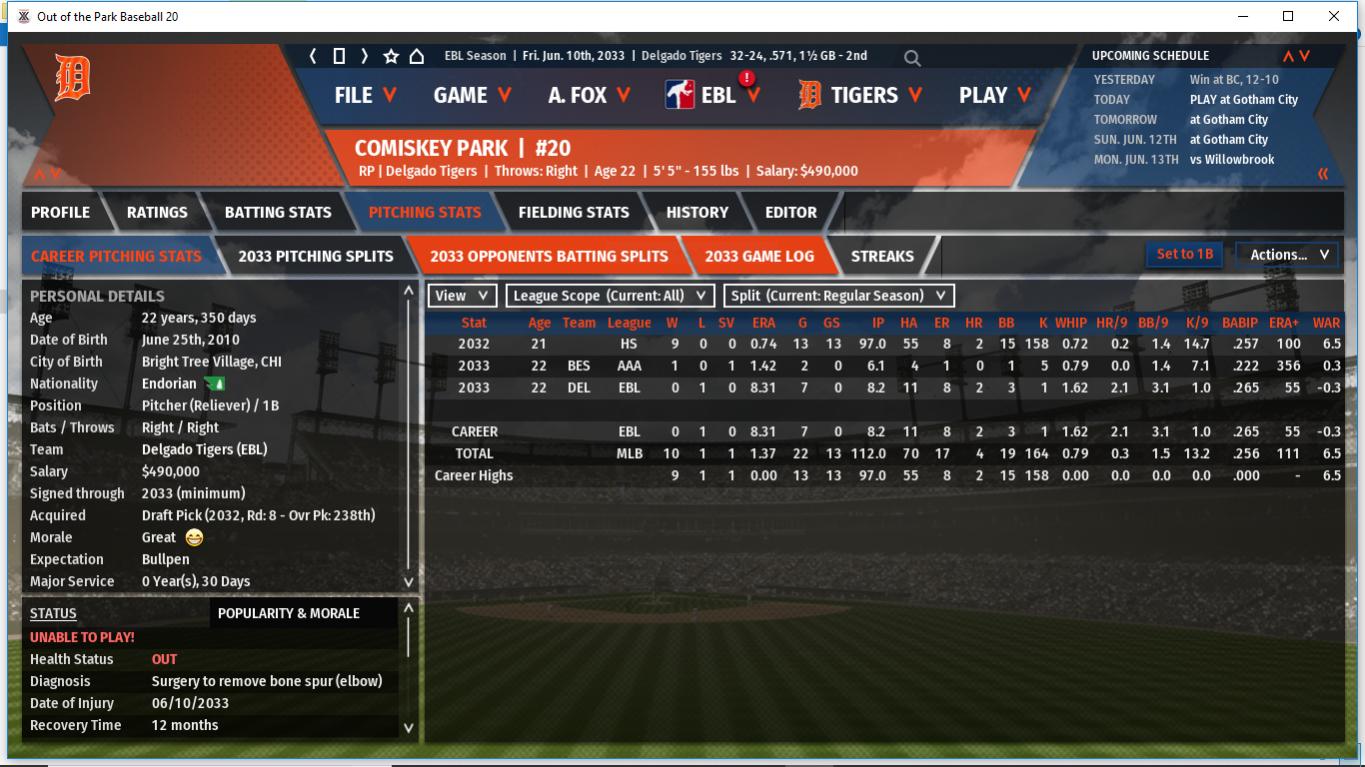Open the TIGERS team menu
This screenshot has height=767, width=1365.
[861, 95]
